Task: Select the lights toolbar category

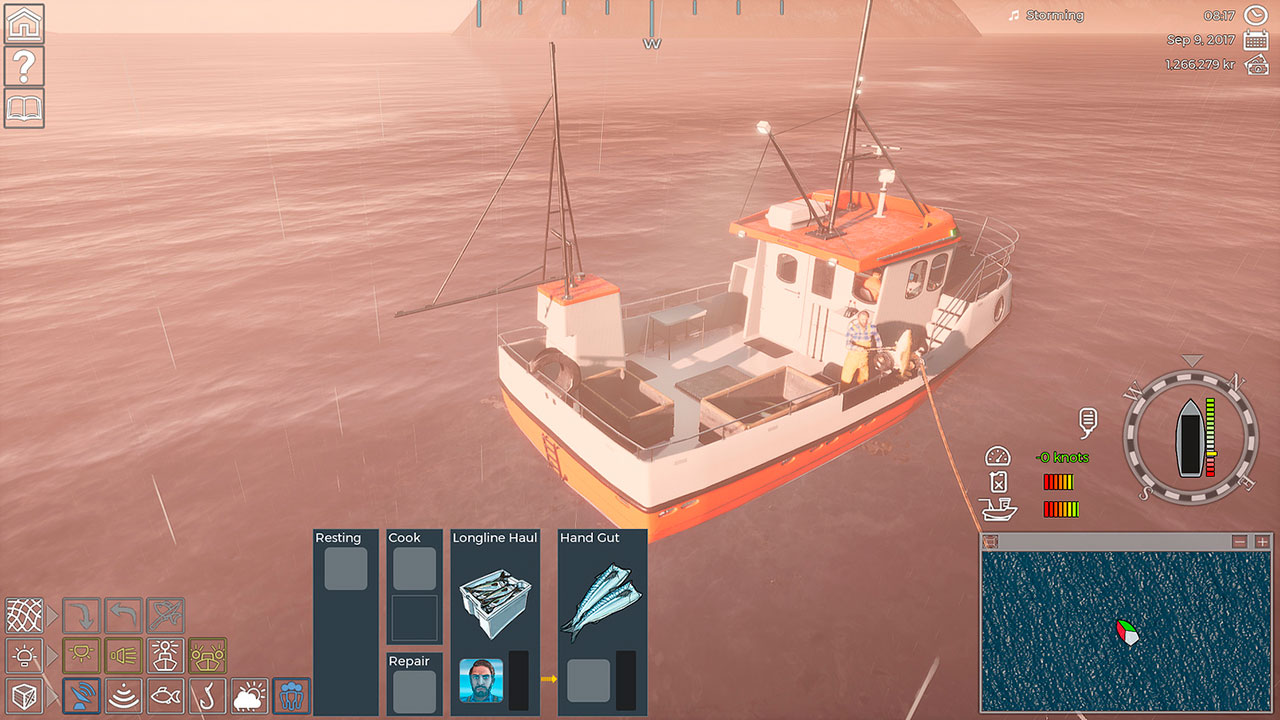Action: point(24,655)
